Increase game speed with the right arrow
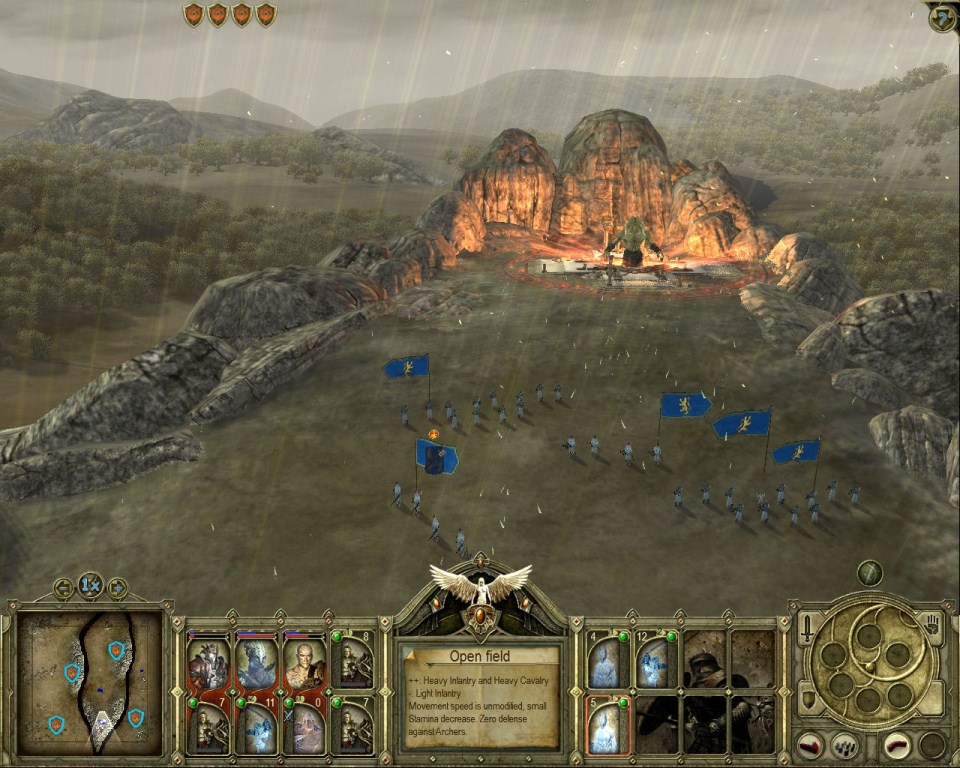The height and width of the screenshot is (768, 960). [117, 588]
